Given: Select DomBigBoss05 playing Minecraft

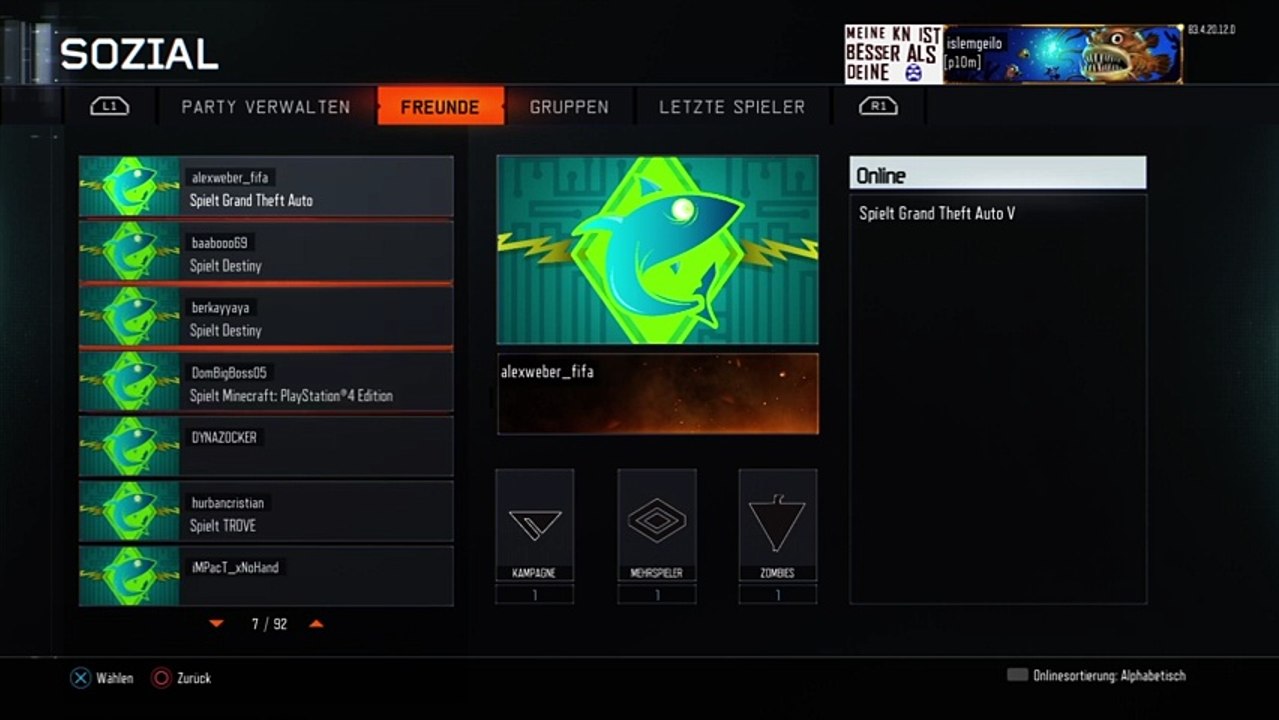Looking at the screenshot, I should point(266,382).
